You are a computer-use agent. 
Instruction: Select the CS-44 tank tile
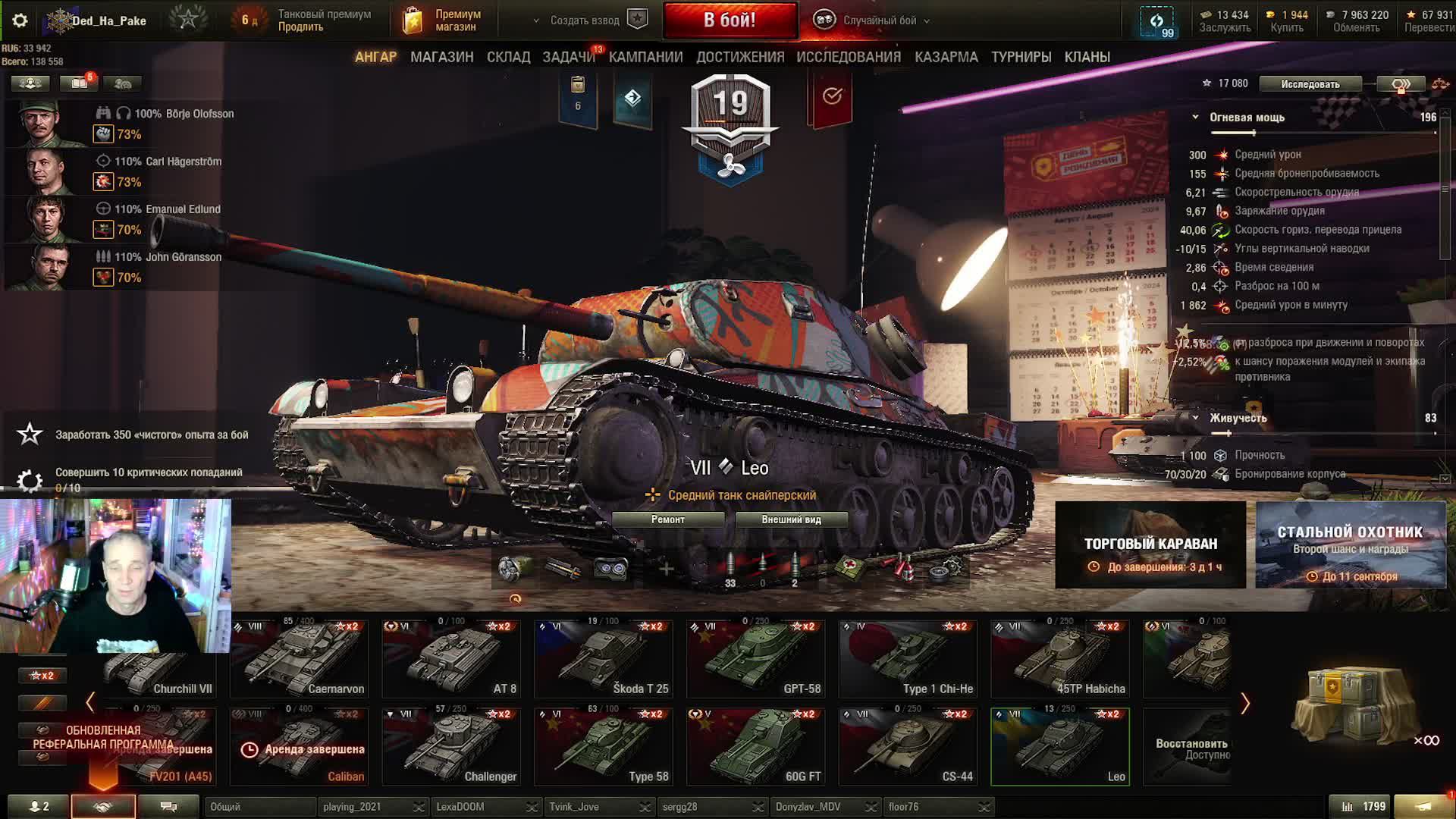pos(908,746)
